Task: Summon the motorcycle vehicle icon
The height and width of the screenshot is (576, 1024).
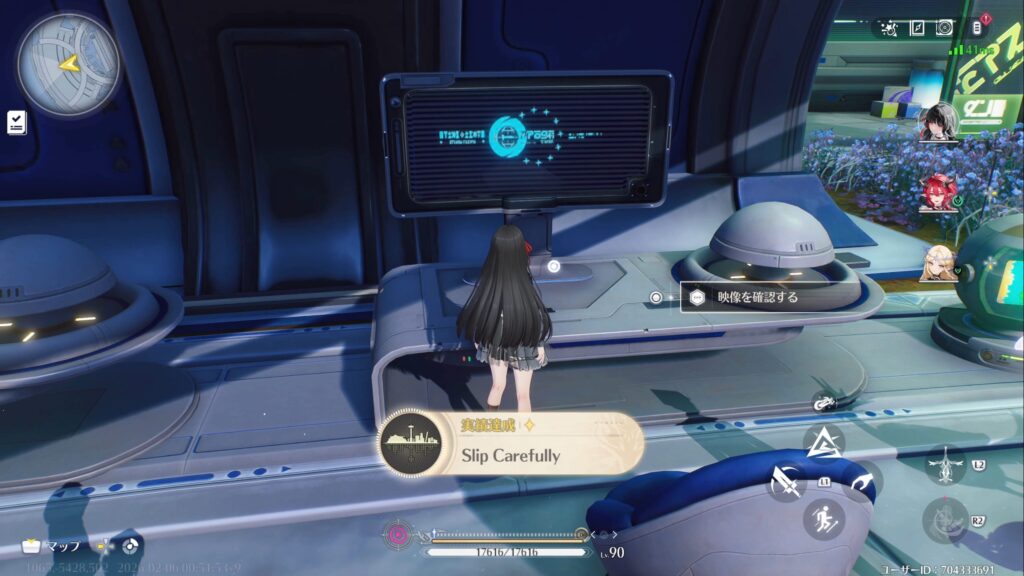Action: tap(824, 403)
